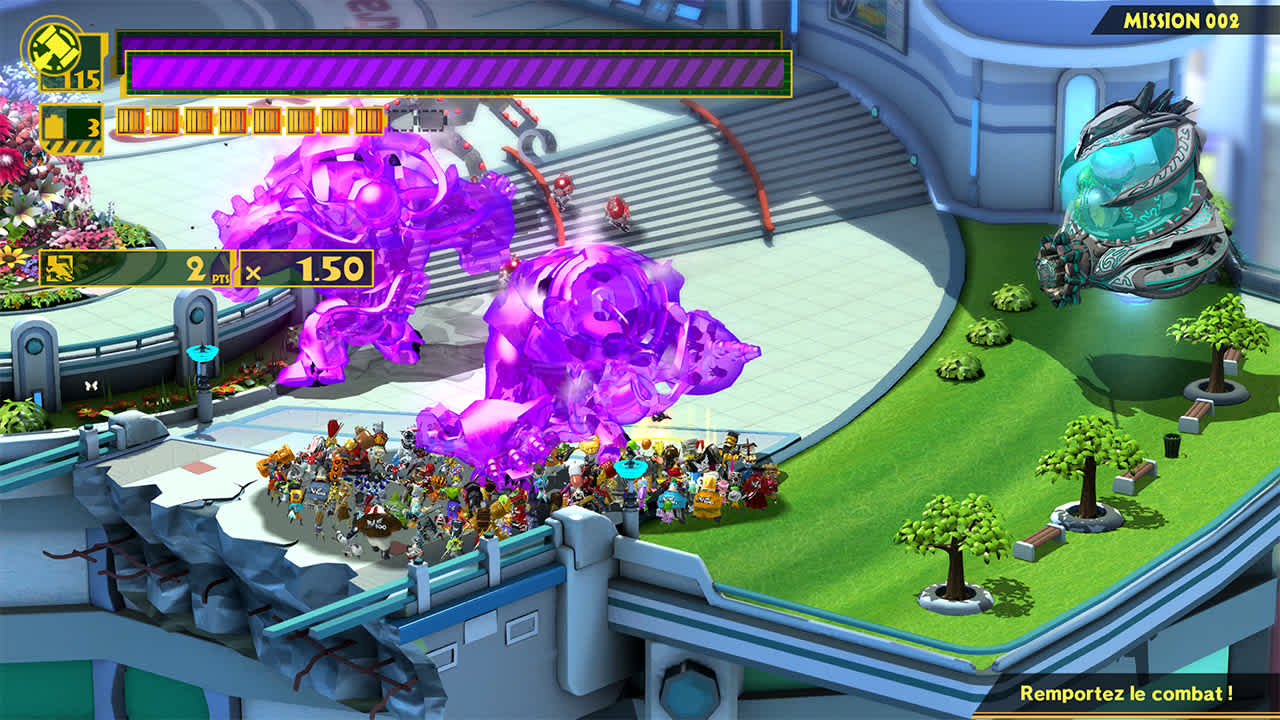
Task: Select the trash bin beside the park bench
Action: point(1171,446)
